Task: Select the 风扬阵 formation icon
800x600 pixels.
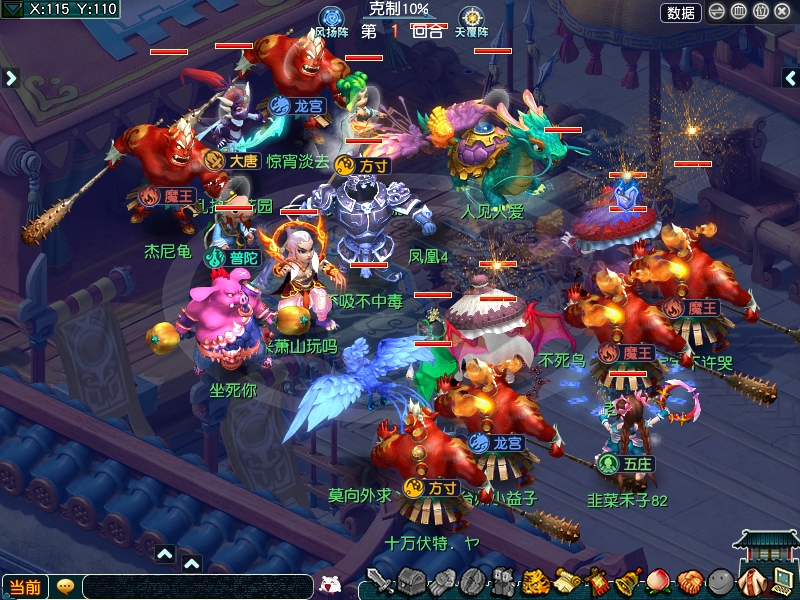Action: (x=331, y=18)
